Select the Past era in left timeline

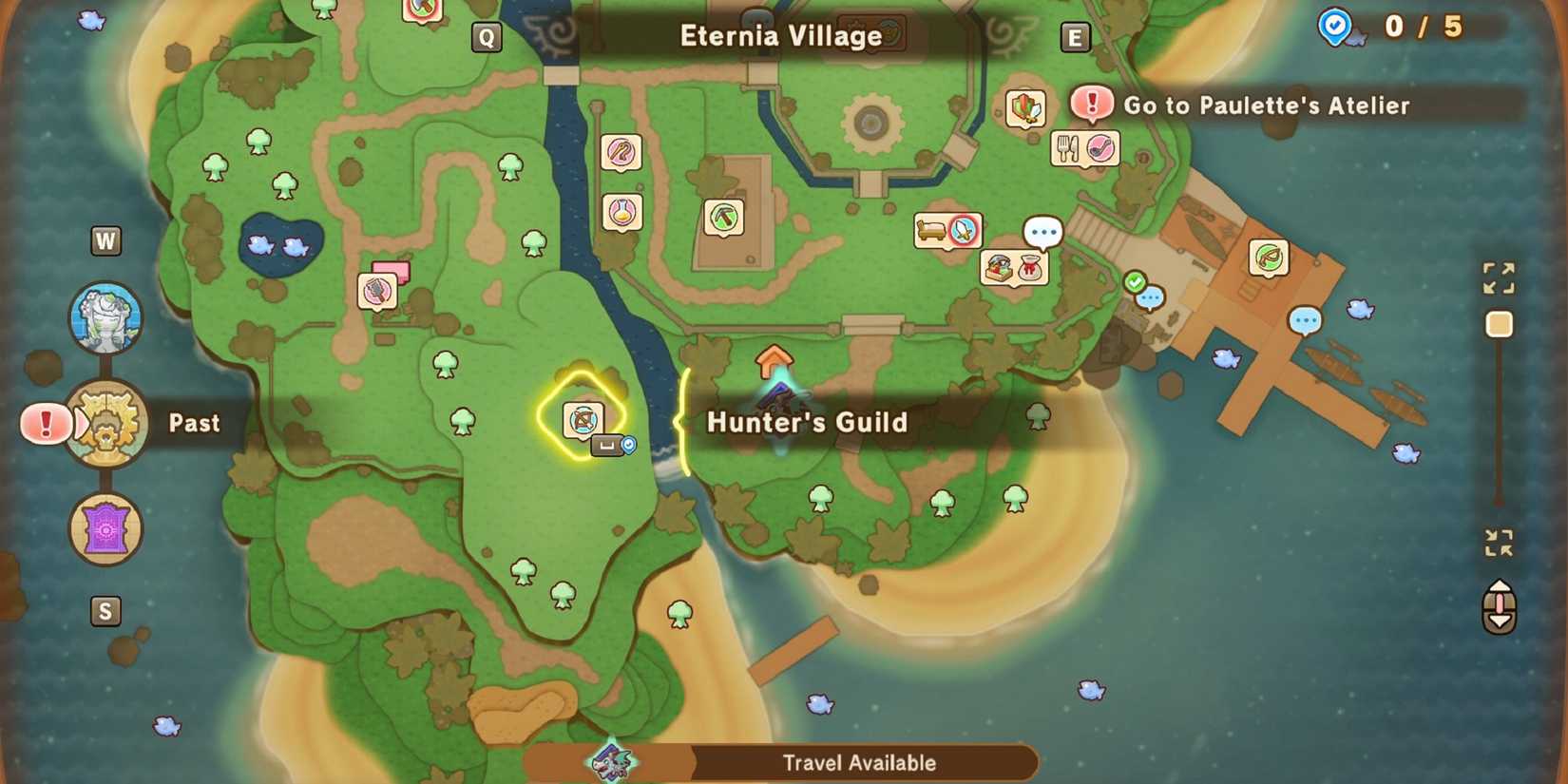click(105, 423)
